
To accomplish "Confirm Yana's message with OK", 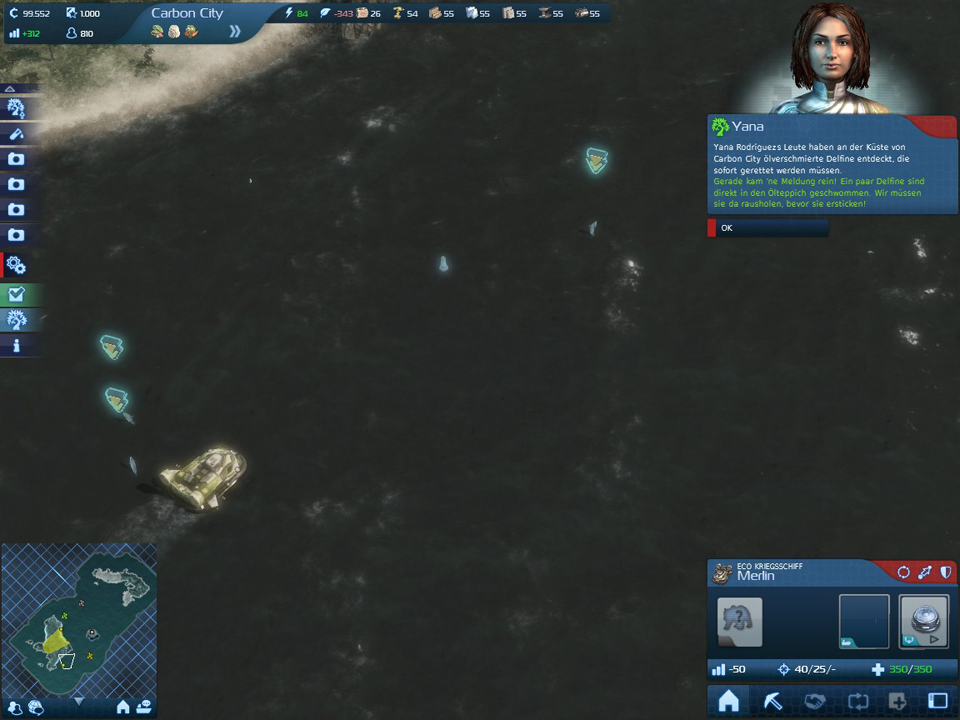I will click(768, 228).
